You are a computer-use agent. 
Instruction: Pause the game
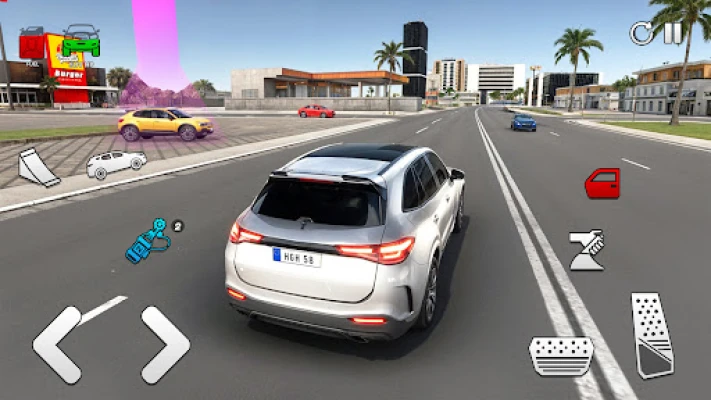coord(673,32)
